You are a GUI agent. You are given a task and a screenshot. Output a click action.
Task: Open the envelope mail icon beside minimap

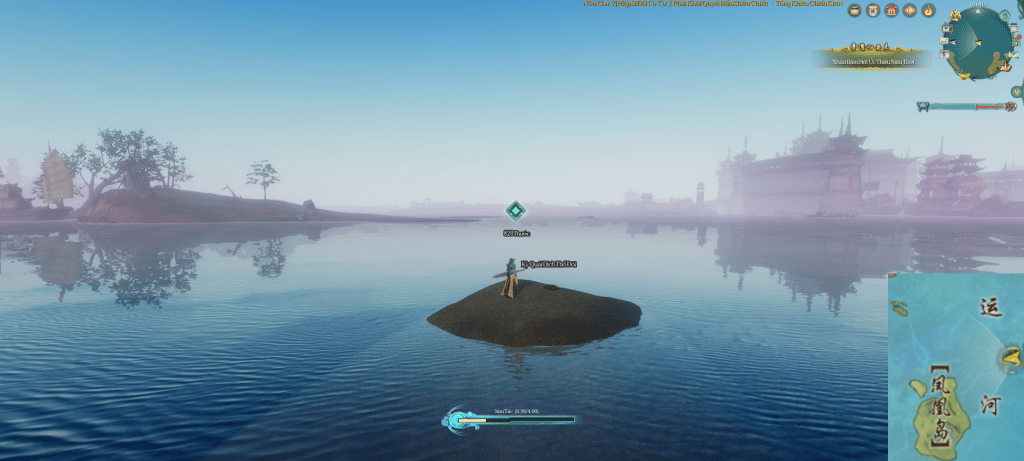pos(944,41)
